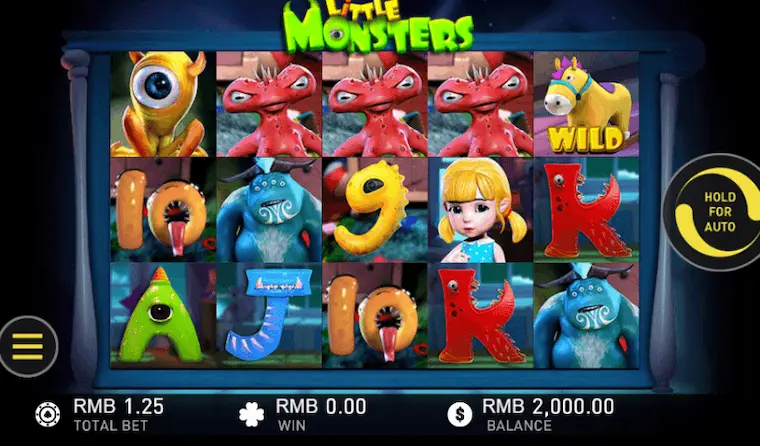Open the yellow hamburger menu

click(28, 346)
